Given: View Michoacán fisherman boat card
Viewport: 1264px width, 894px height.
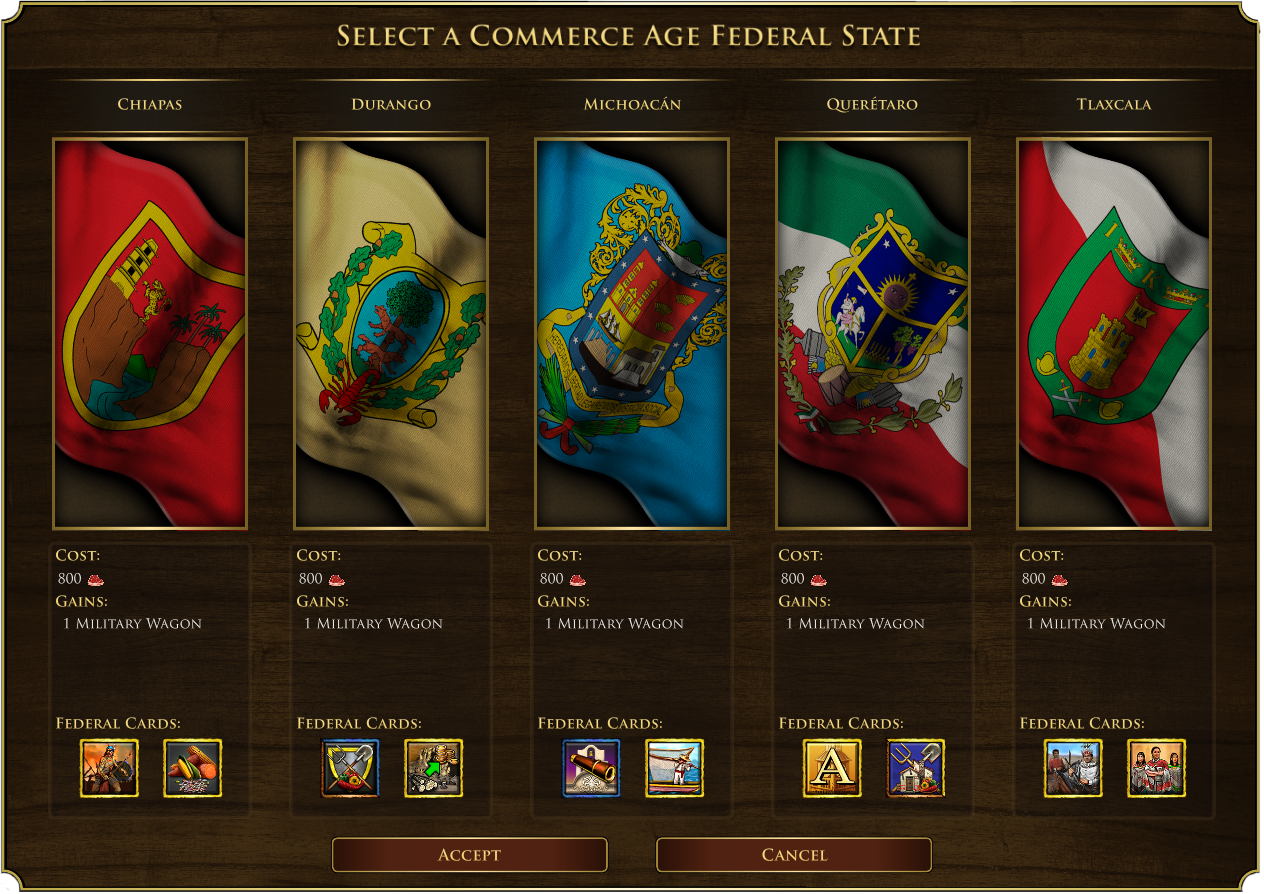Looking at the screenshot, I should pos(675,768).
